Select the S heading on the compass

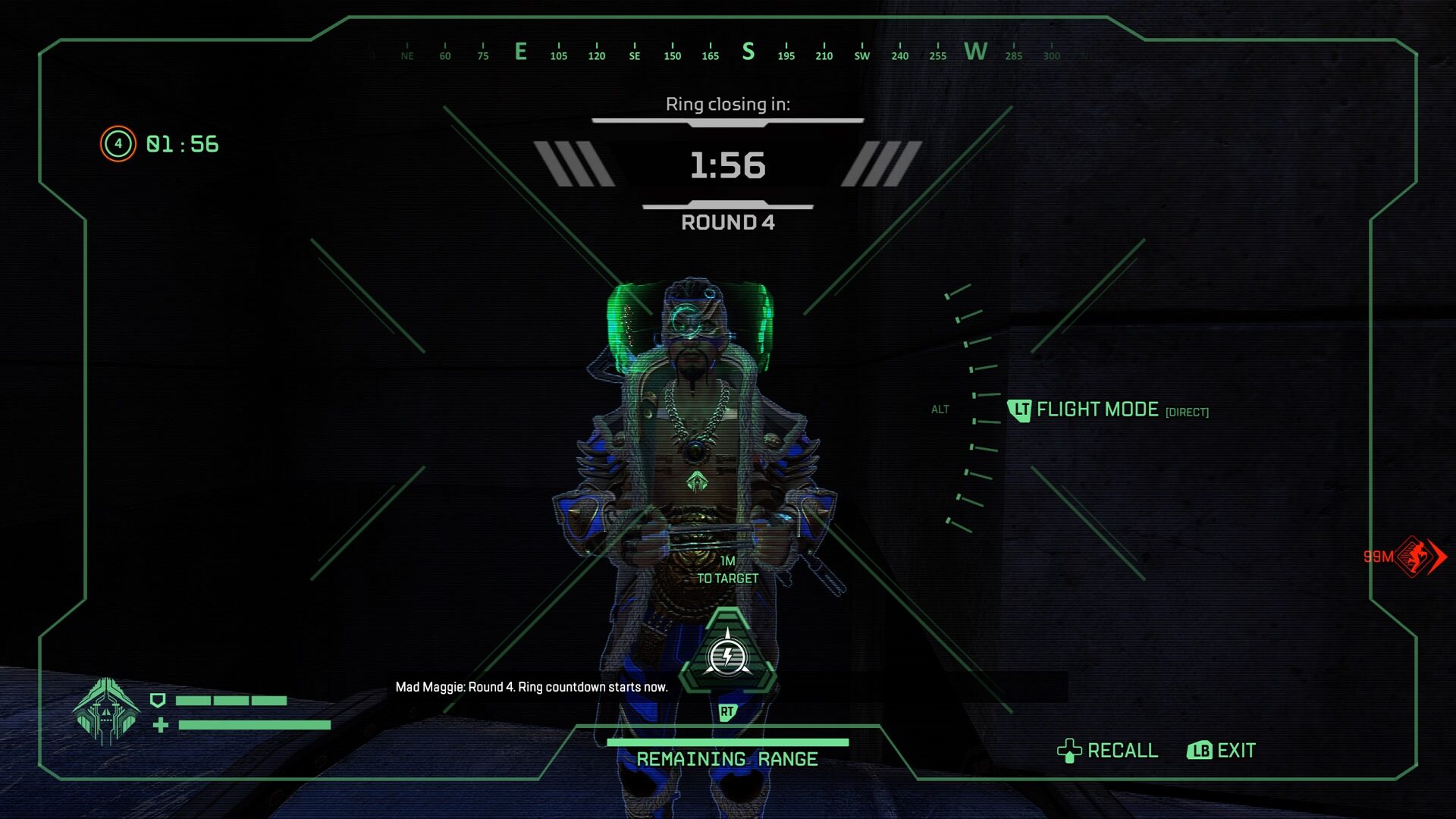click(748, 52)
